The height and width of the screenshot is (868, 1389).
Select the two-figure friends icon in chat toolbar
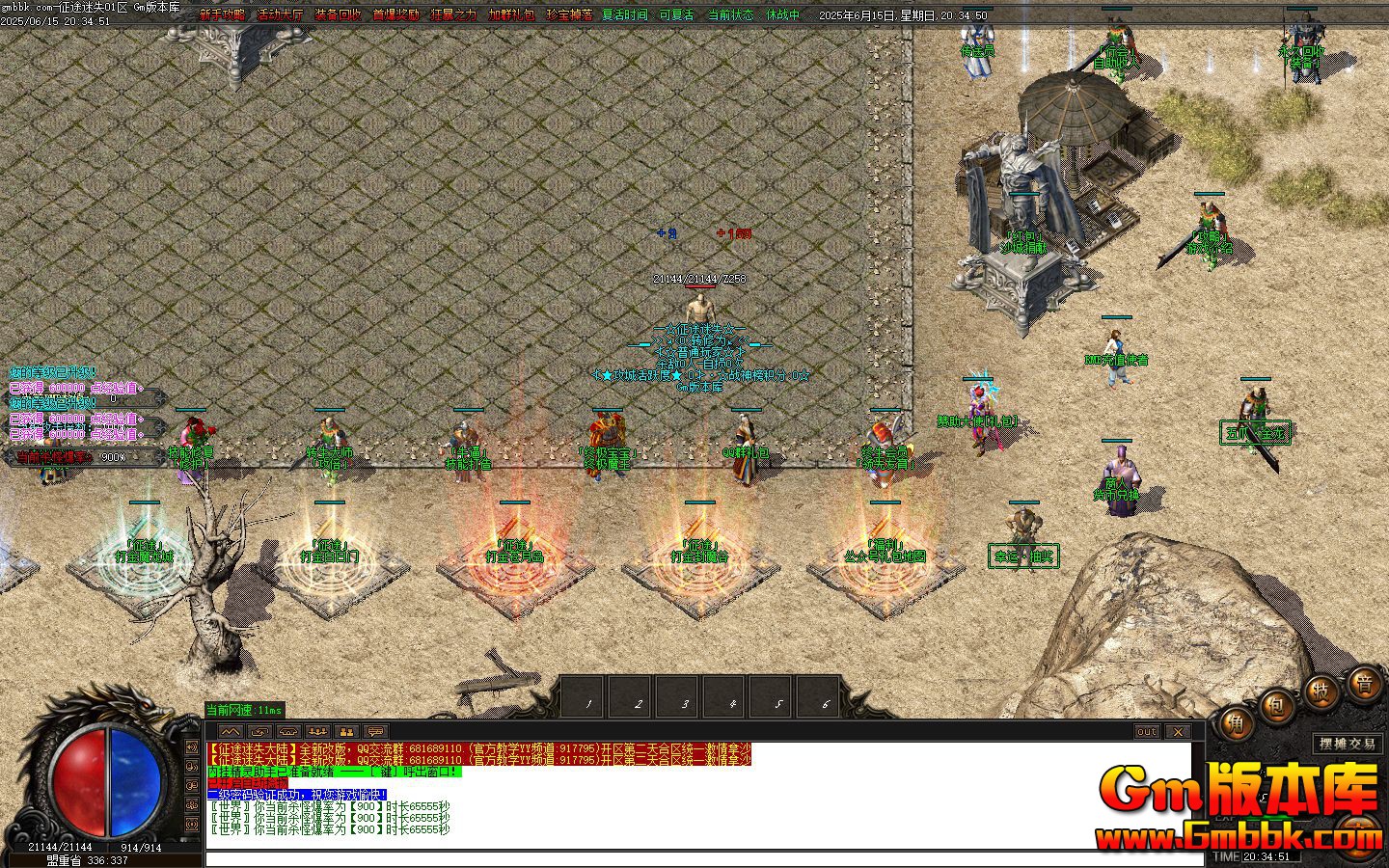(345, 731)
